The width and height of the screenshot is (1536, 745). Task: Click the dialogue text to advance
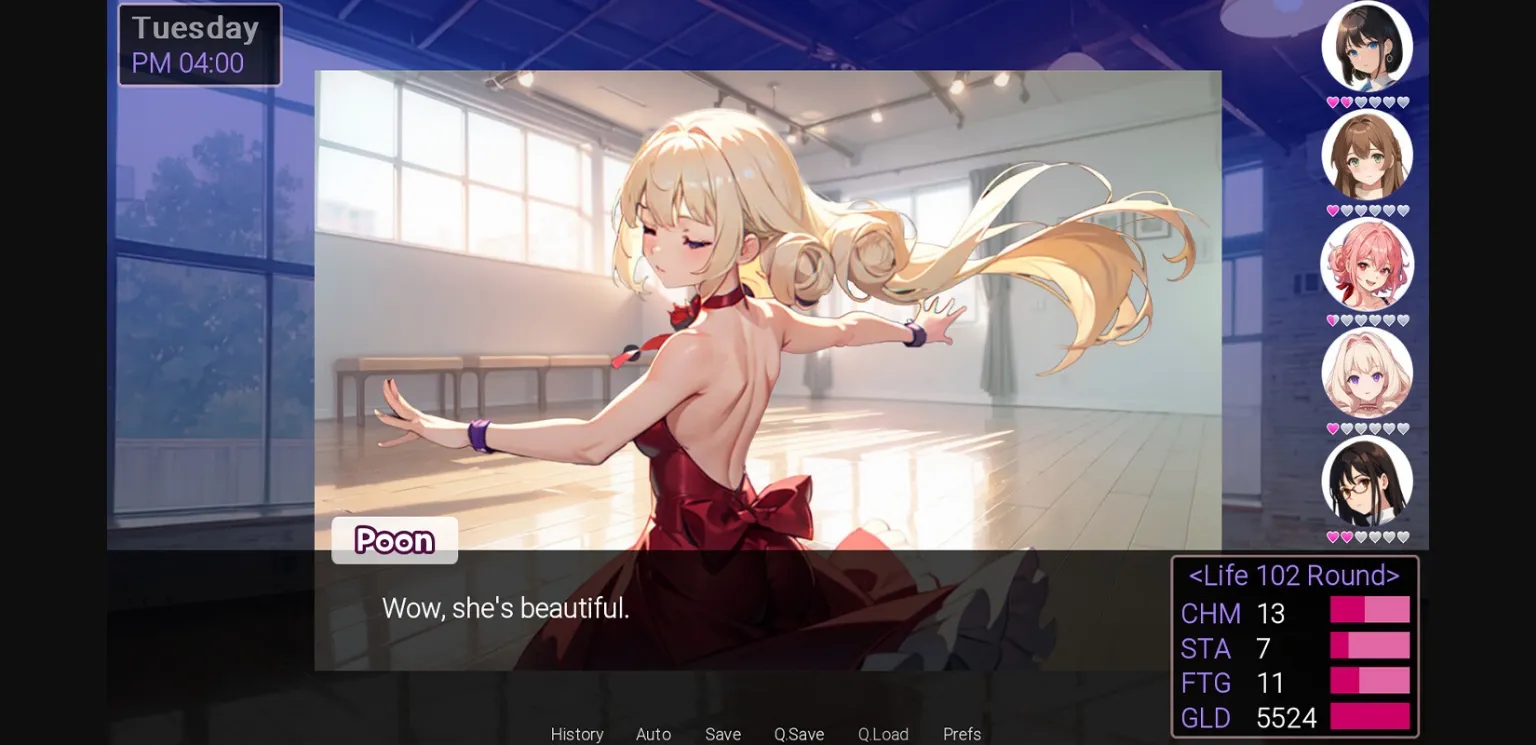point(506,609)
